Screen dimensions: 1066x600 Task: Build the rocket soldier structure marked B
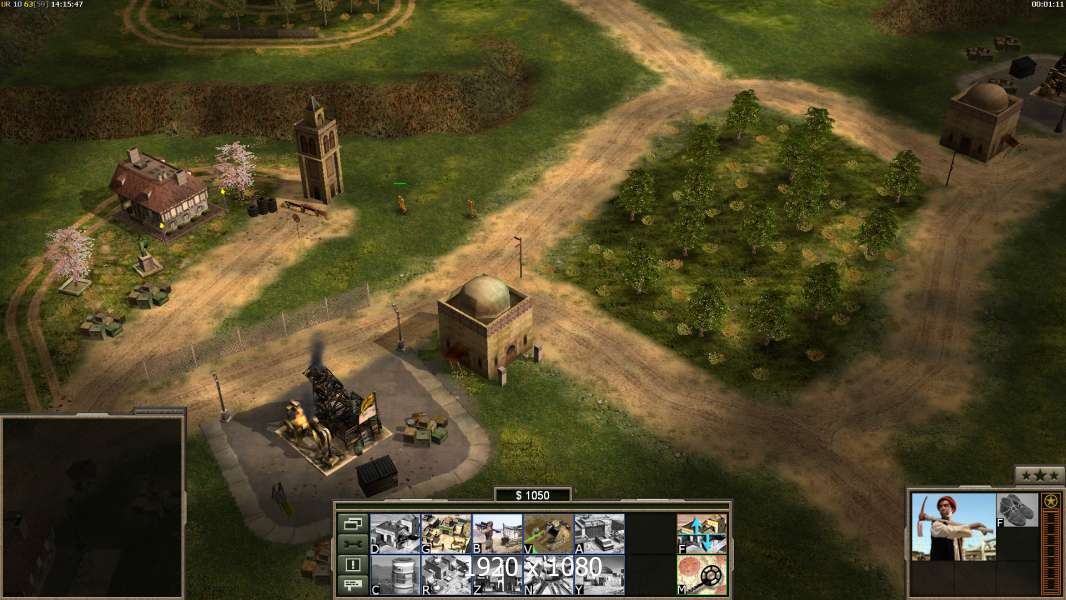(497, 533)
